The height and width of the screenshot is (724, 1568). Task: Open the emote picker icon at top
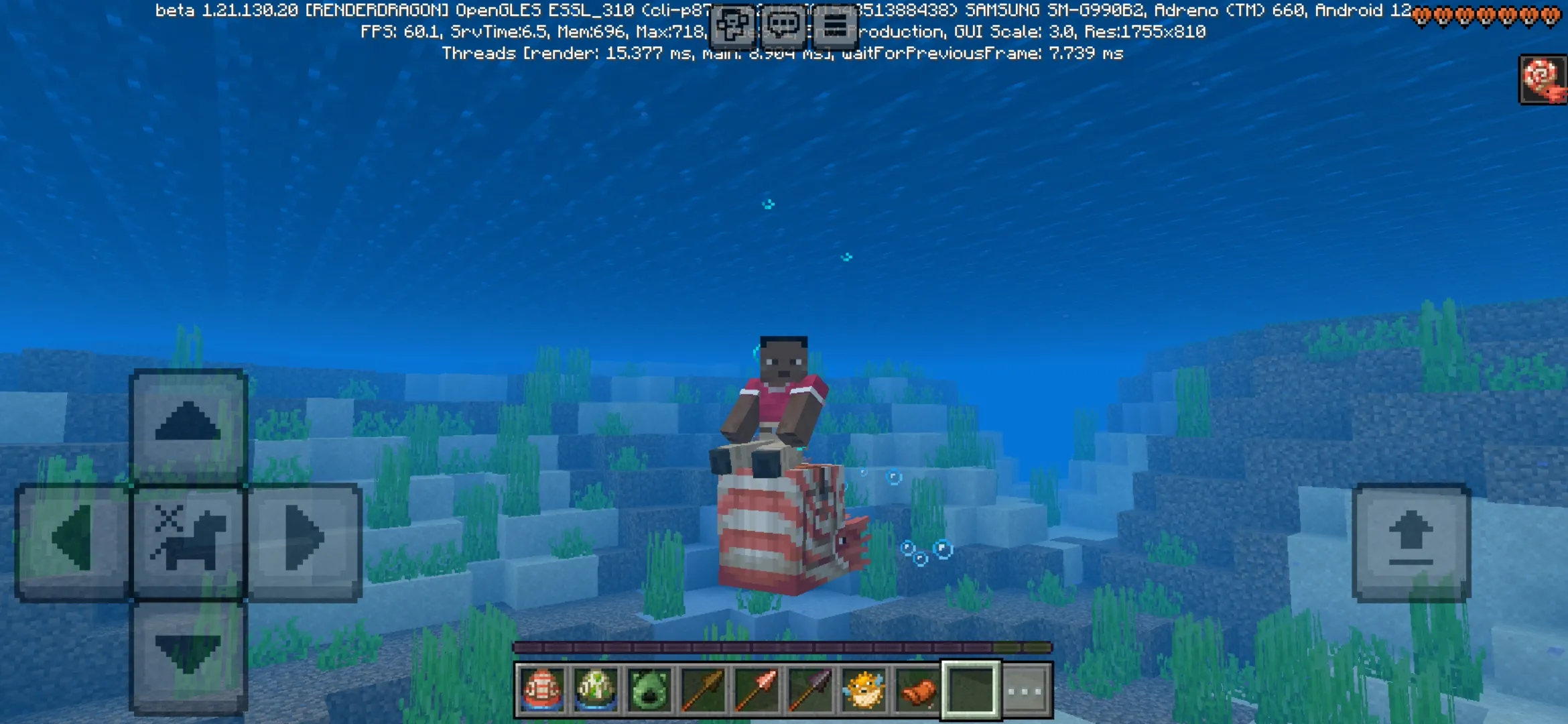coord(731,24)
